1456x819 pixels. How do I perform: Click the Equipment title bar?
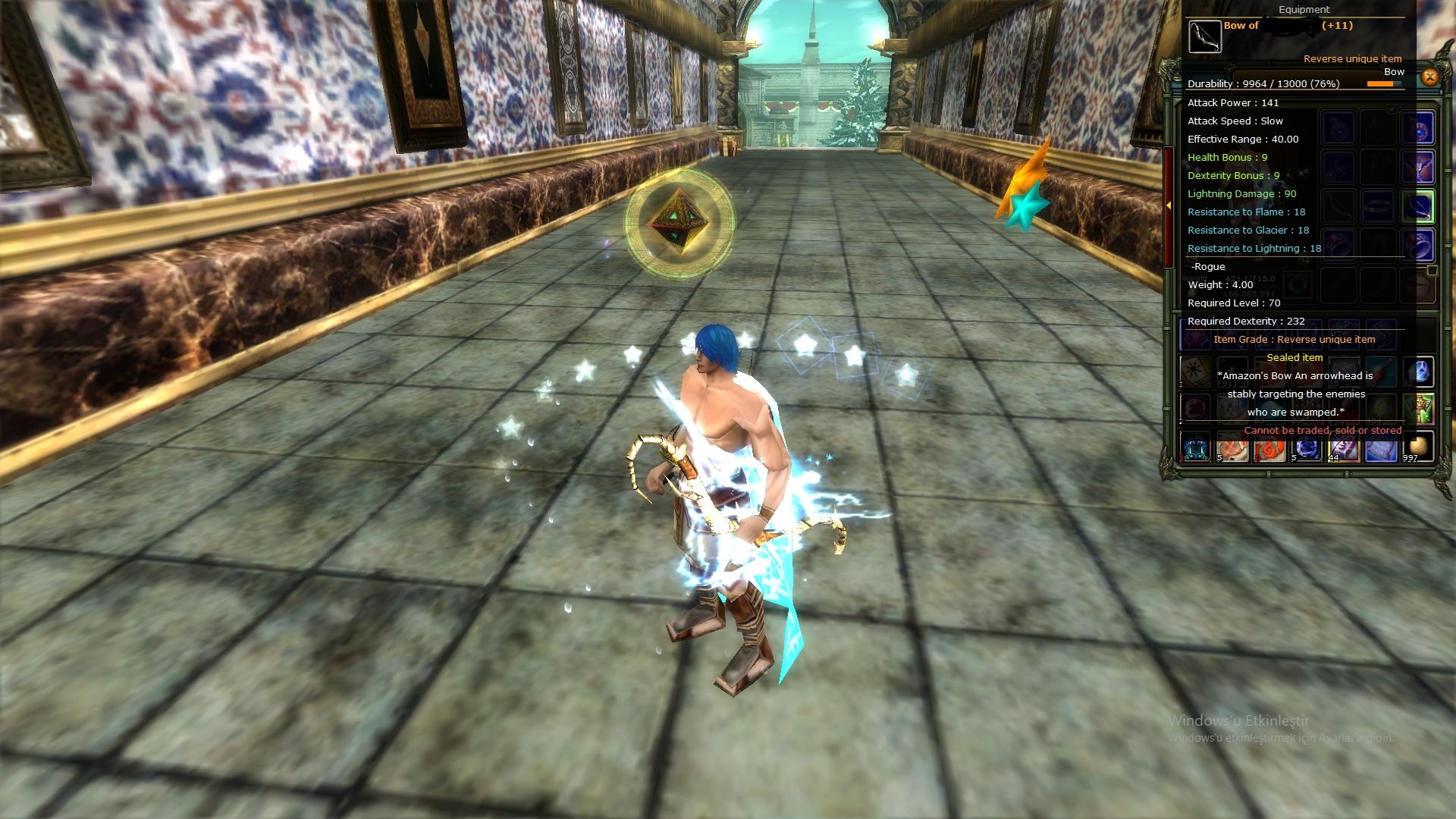tap(1305, 10)
